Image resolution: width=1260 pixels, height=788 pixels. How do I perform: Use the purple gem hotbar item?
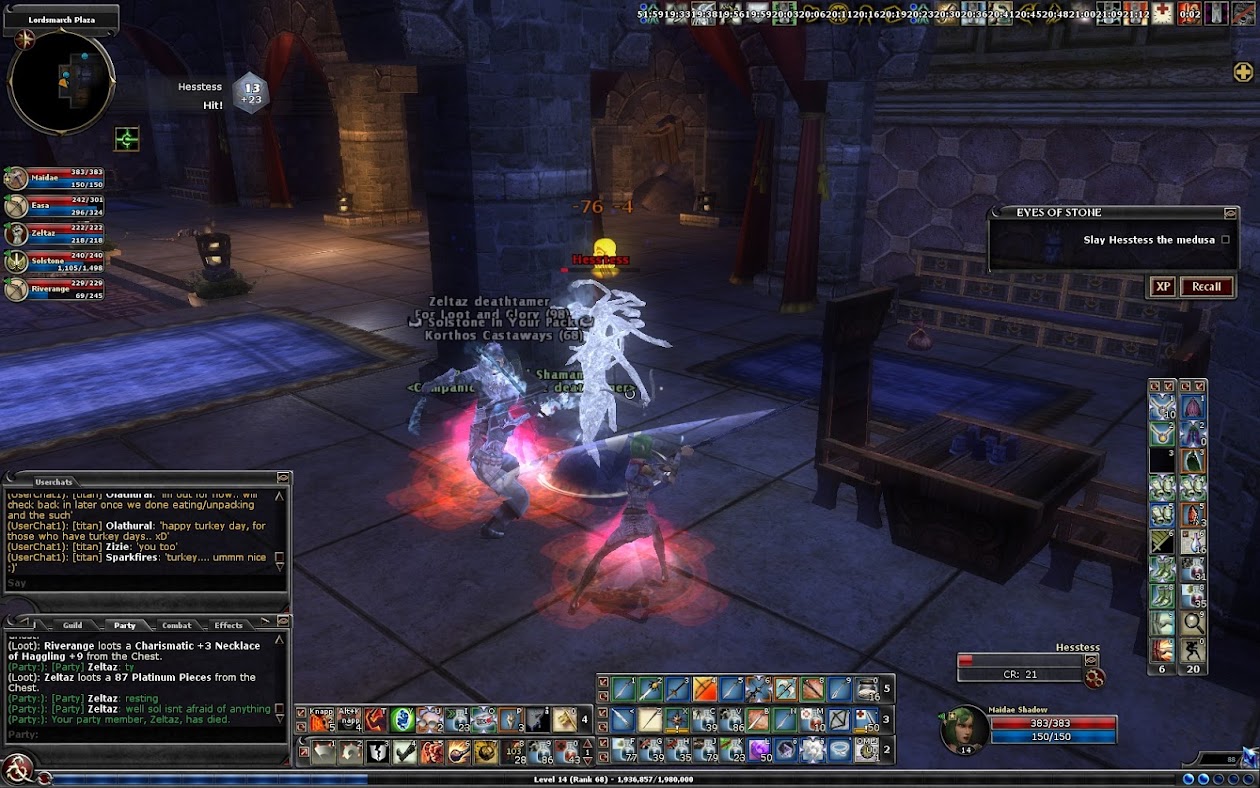760,750
